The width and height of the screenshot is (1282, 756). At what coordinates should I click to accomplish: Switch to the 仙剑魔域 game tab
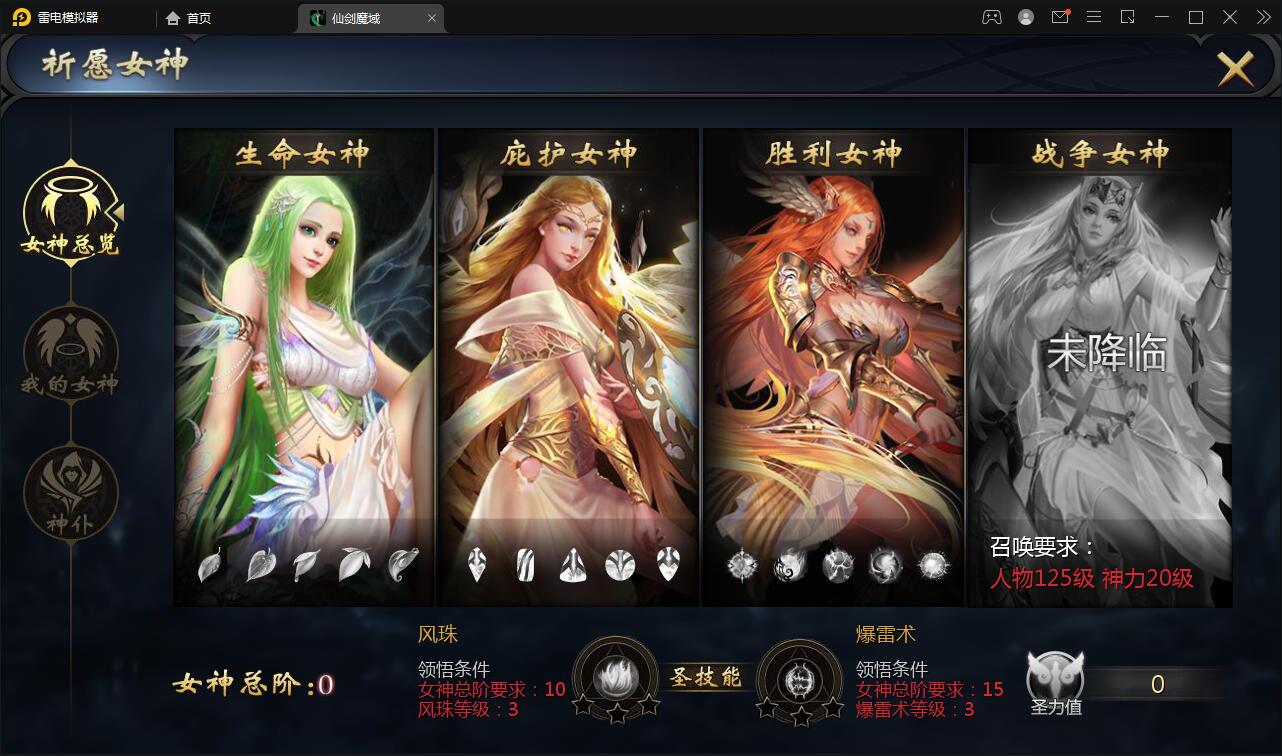(x=363, y=17)
